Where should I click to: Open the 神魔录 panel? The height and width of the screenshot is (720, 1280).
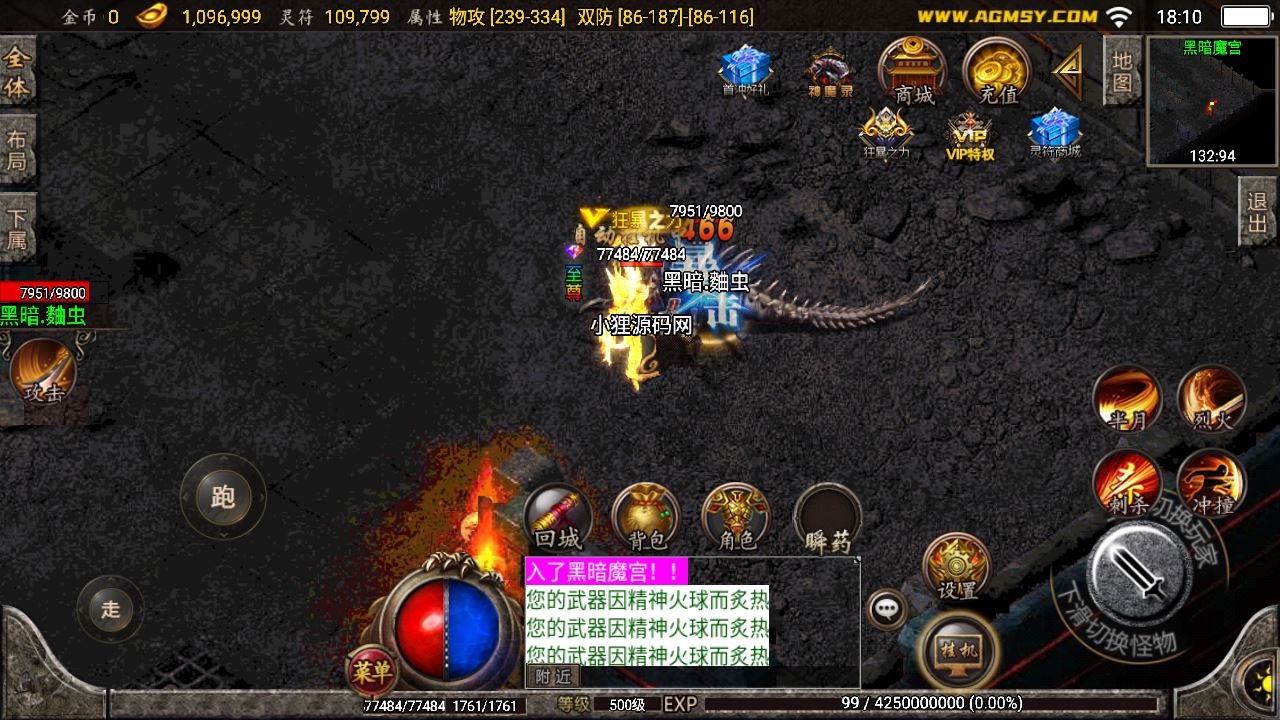tap(831, 72)
